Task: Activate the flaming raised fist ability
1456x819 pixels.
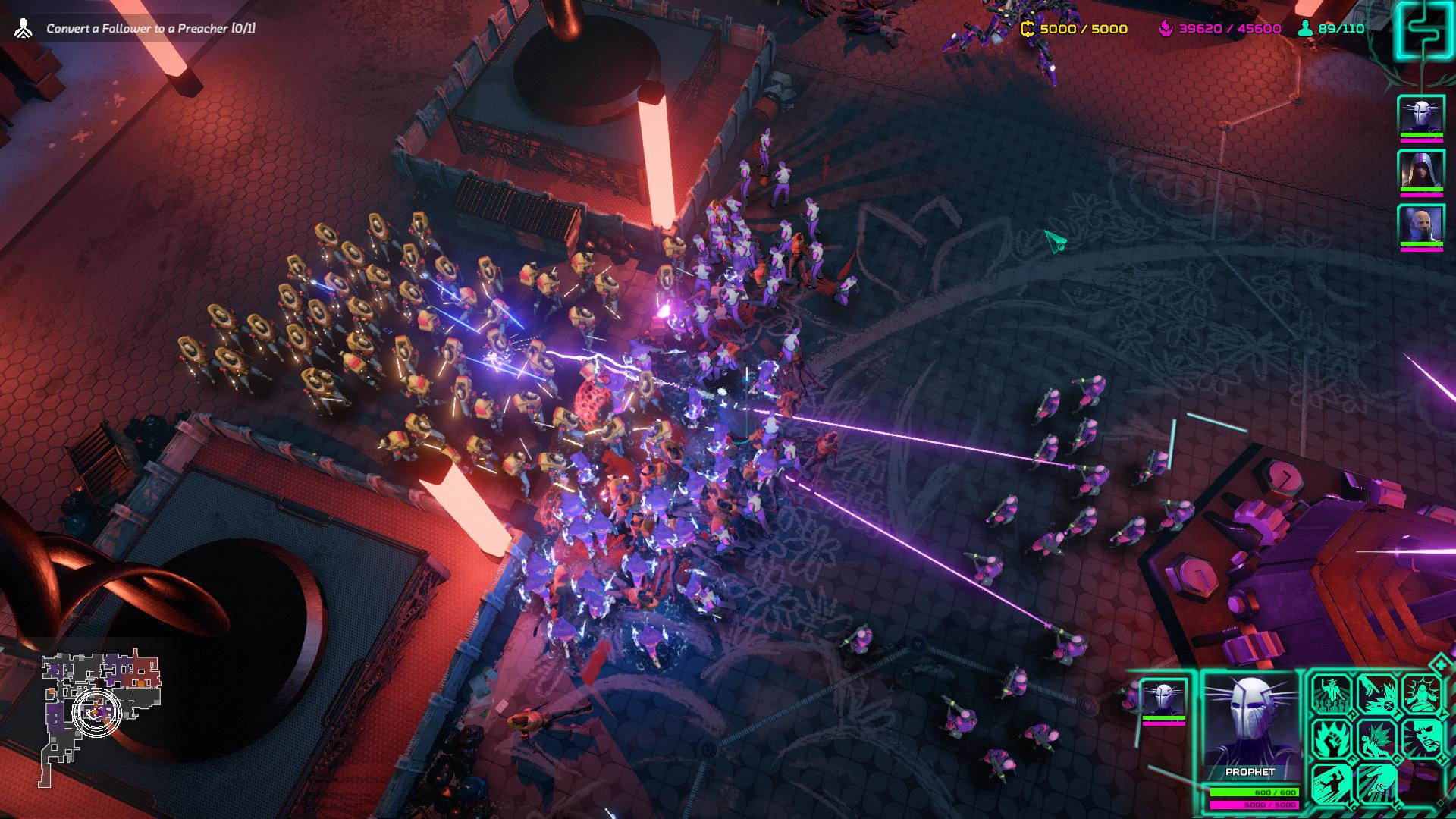Action: click(x=1332, y=738)
